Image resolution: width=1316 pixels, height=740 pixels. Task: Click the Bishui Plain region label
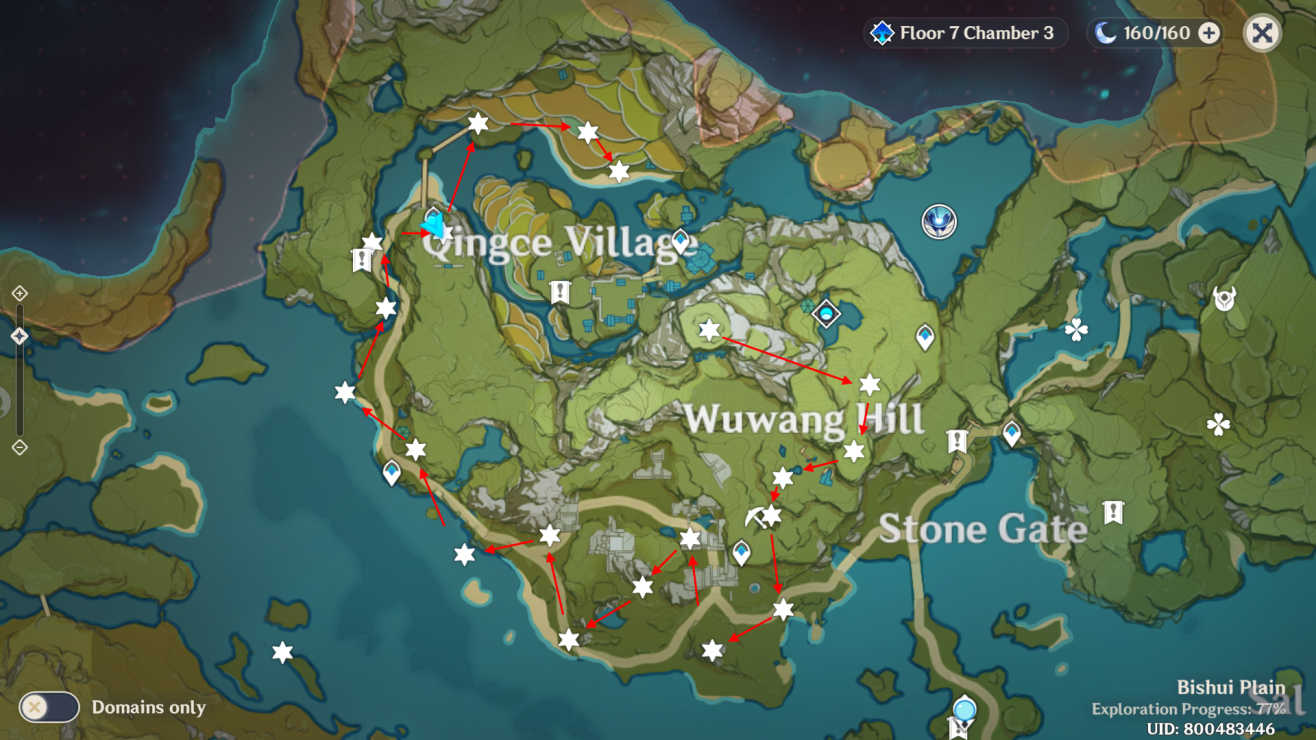1230,686
